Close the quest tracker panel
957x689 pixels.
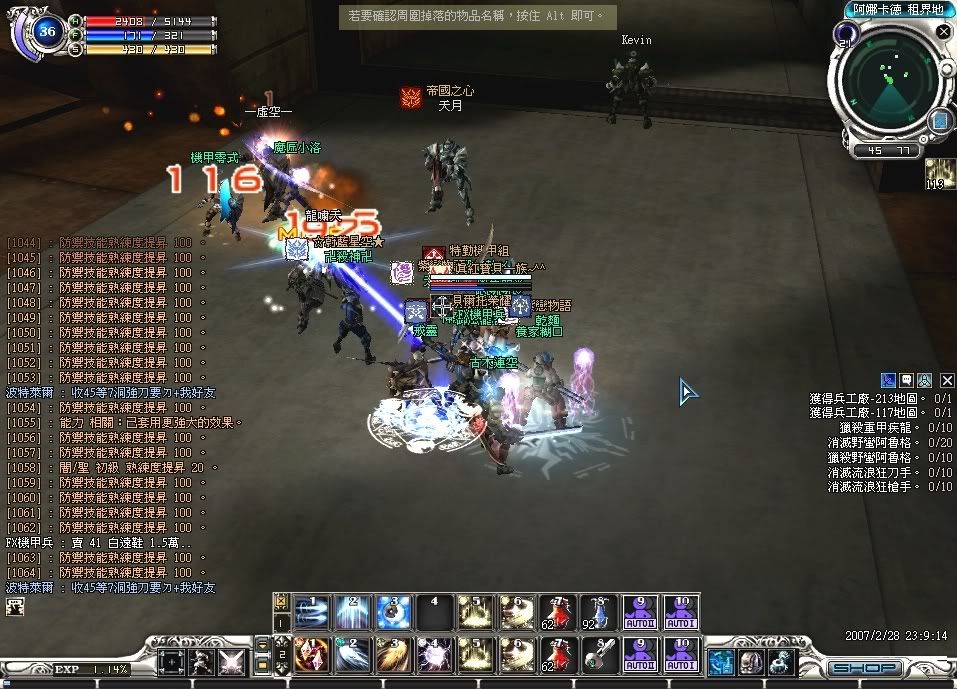pos(946,380)
